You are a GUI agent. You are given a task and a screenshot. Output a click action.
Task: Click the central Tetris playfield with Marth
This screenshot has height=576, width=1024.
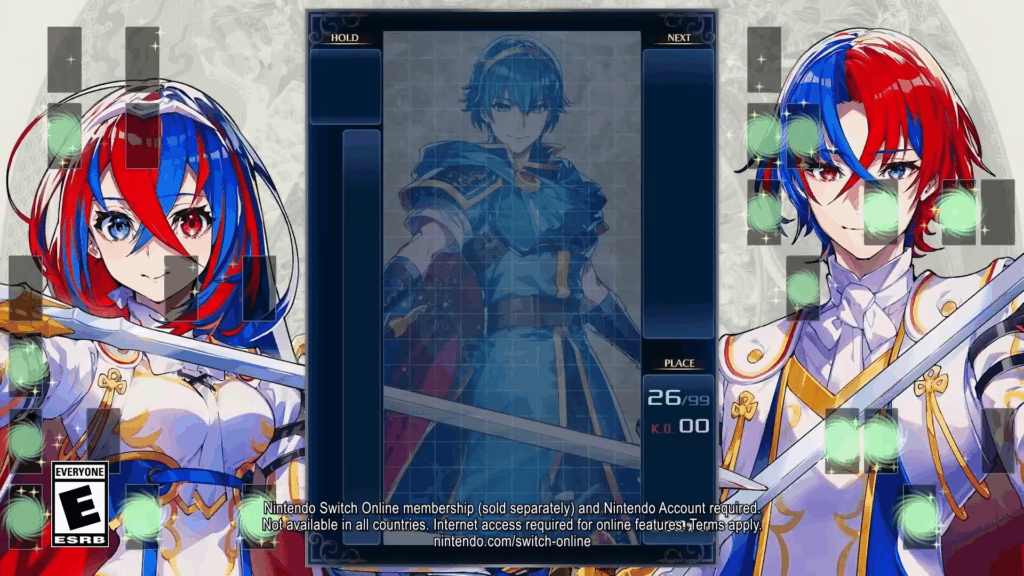coord(511,270)
